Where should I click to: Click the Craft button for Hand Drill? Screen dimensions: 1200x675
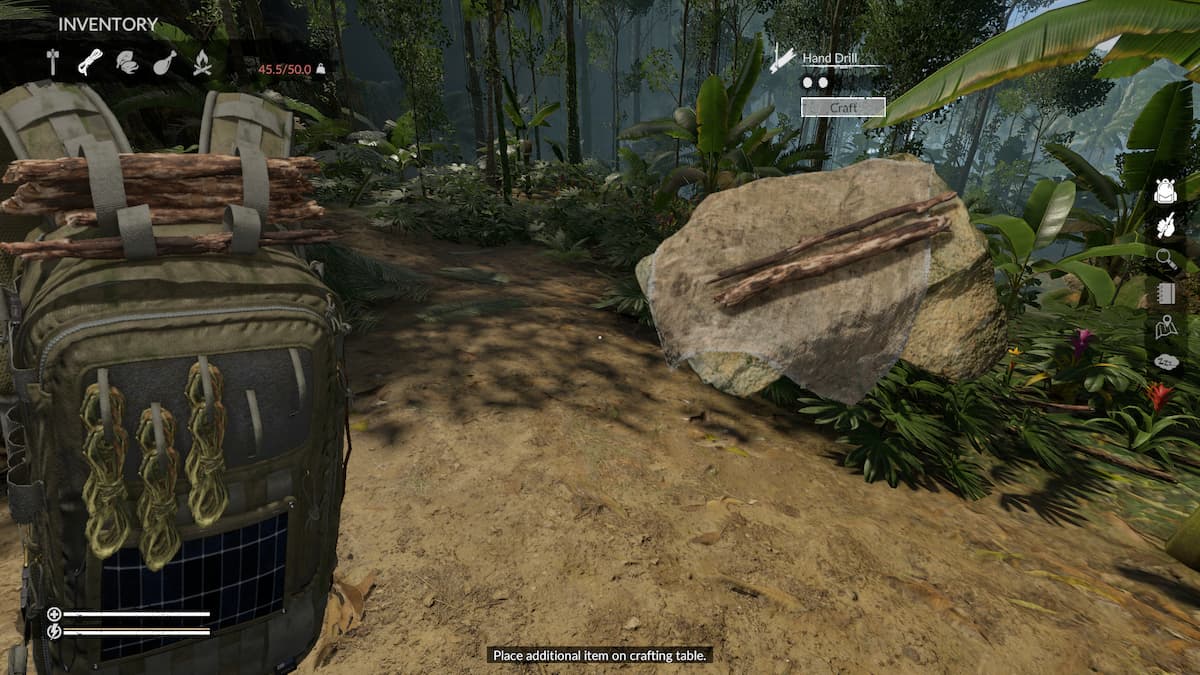(843, 107)
